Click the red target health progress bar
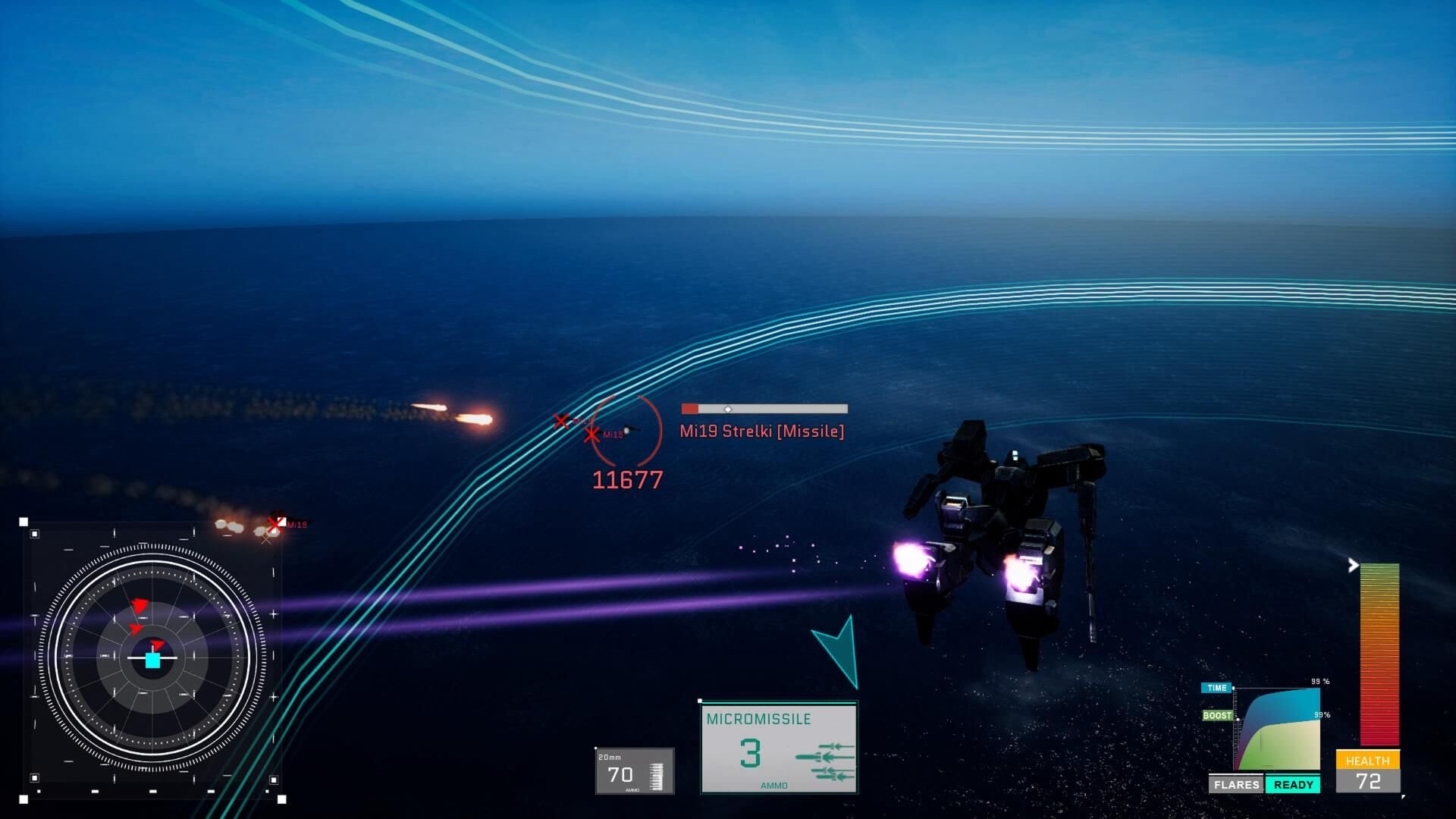 tap(763, 408)
